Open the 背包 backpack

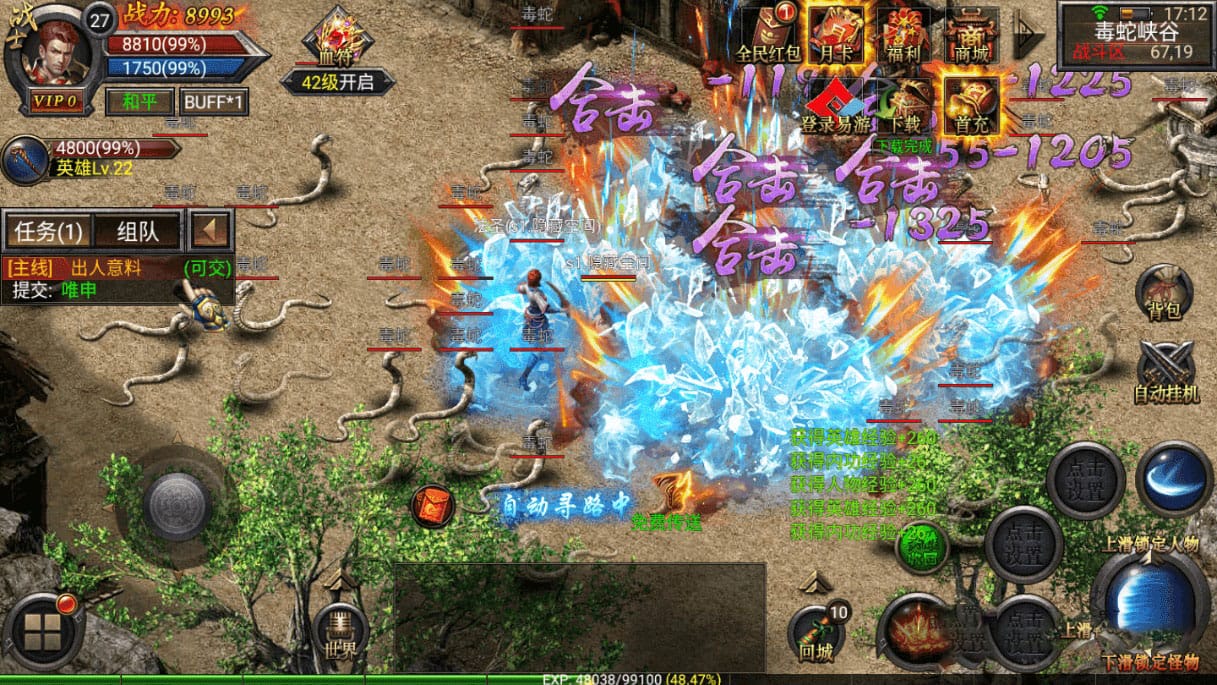coord(1166,290)
